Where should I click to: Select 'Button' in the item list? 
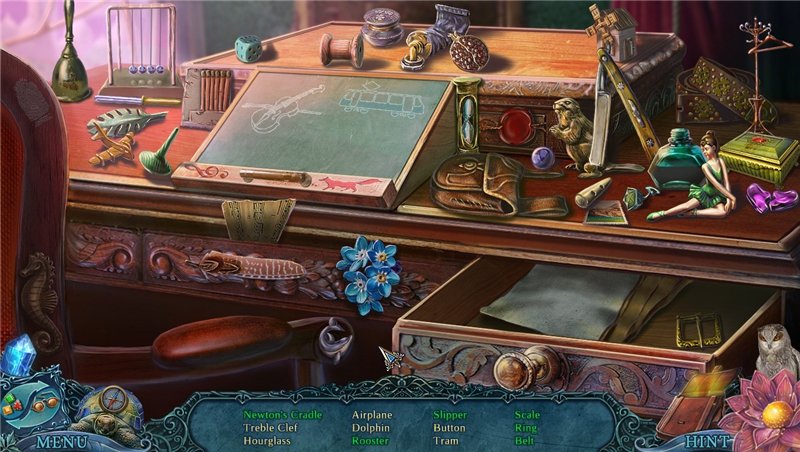[449, 426]
